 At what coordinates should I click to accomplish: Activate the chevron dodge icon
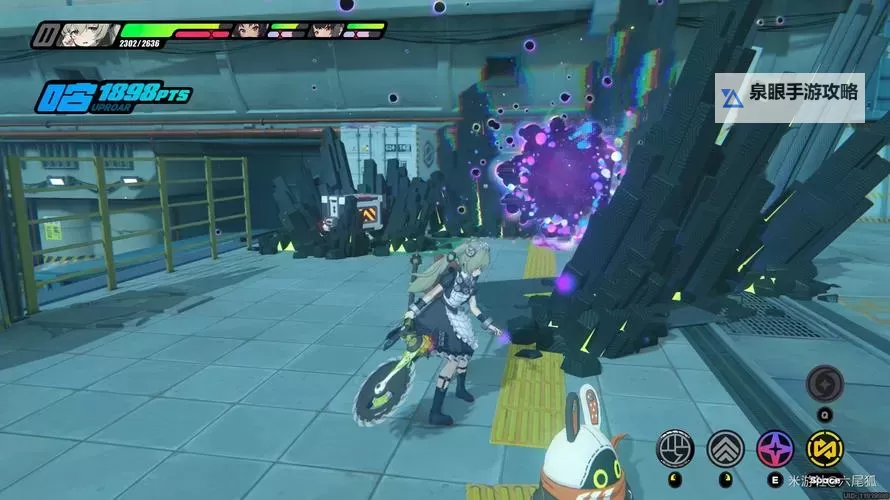click(x=725, y=449)
